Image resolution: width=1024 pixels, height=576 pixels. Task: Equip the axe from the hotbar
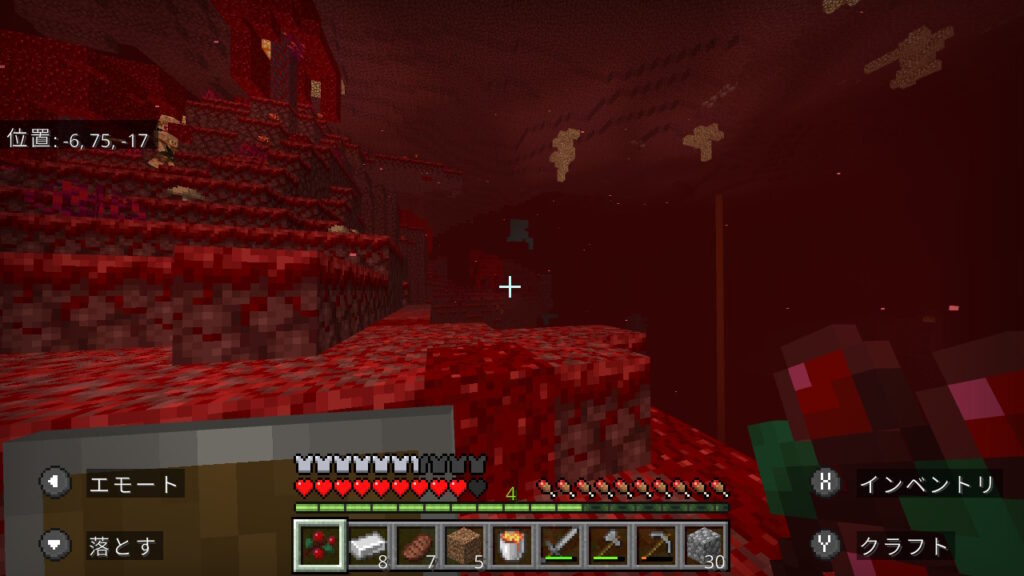tap(607, 545)
